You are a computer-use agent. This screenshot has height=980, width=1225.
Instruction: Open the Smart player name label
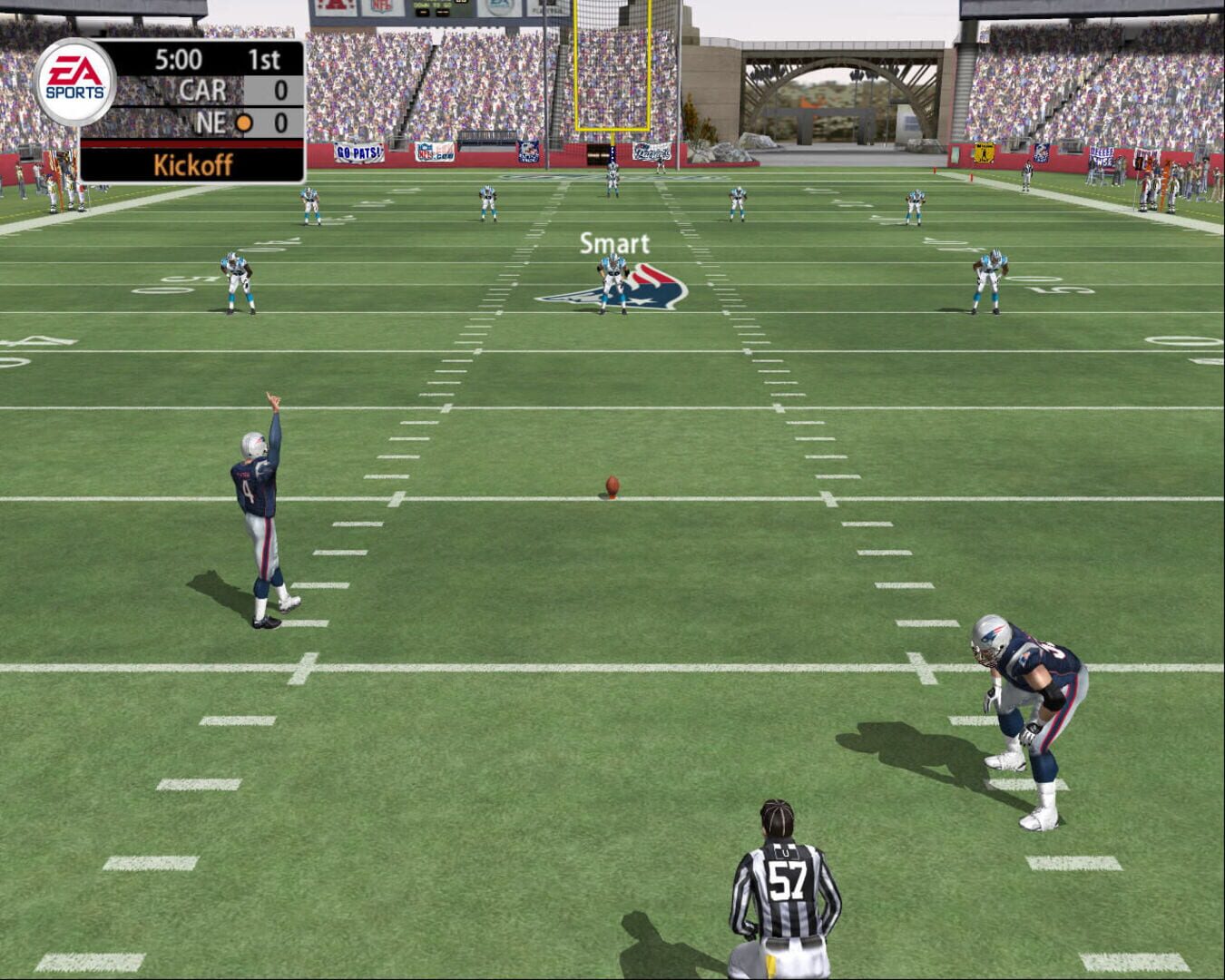coord(614,242)
